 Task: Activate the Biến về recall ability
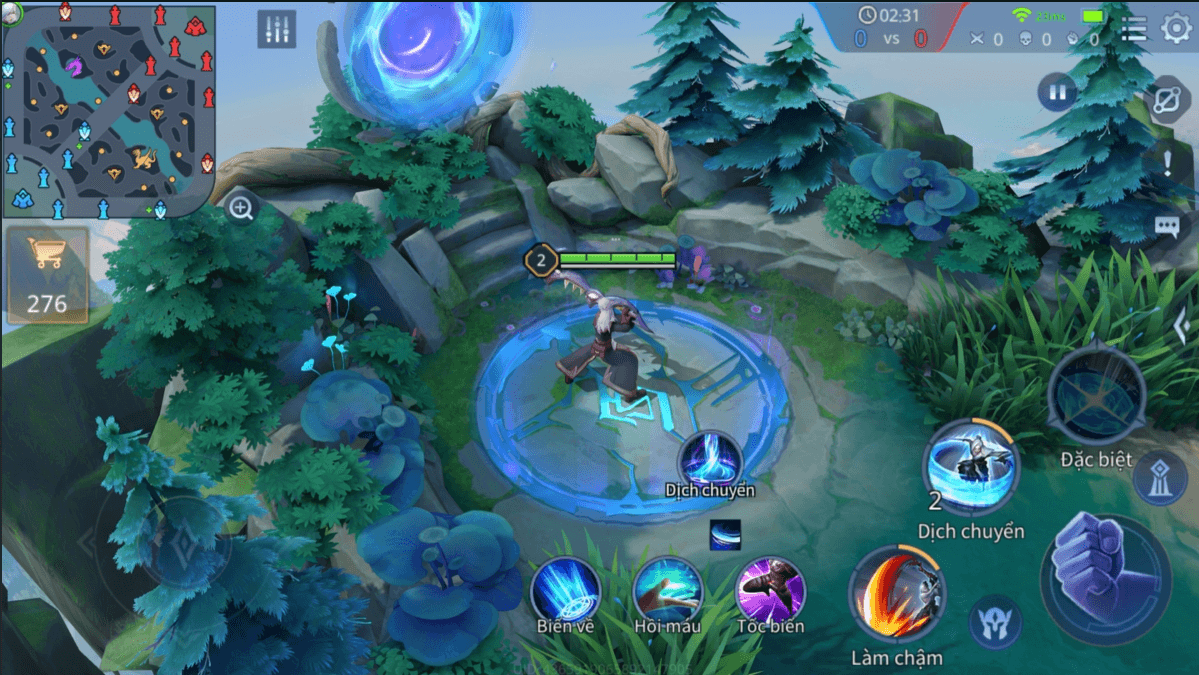pos(566,591)
